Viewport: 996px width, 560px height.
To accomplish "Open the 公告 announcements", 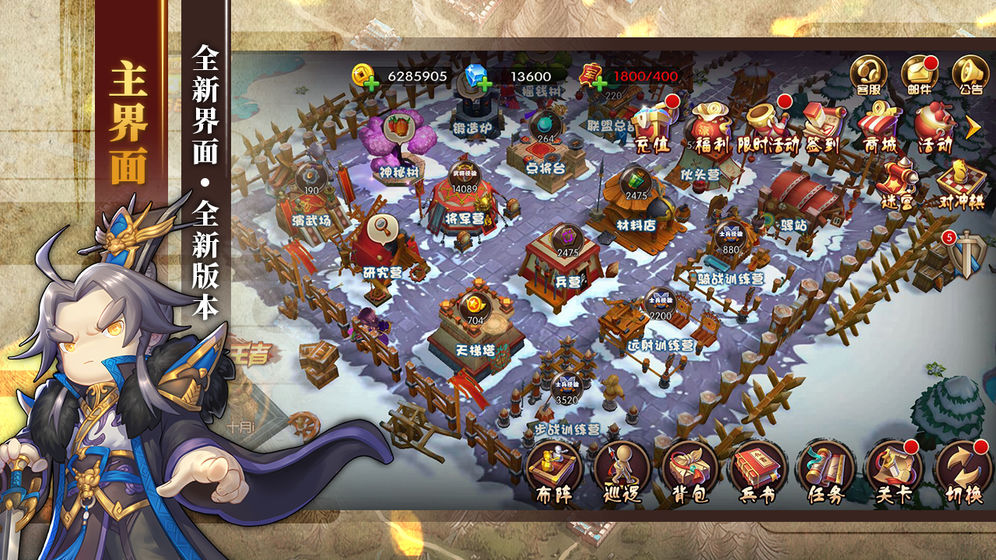I will (x=967, y=73).
